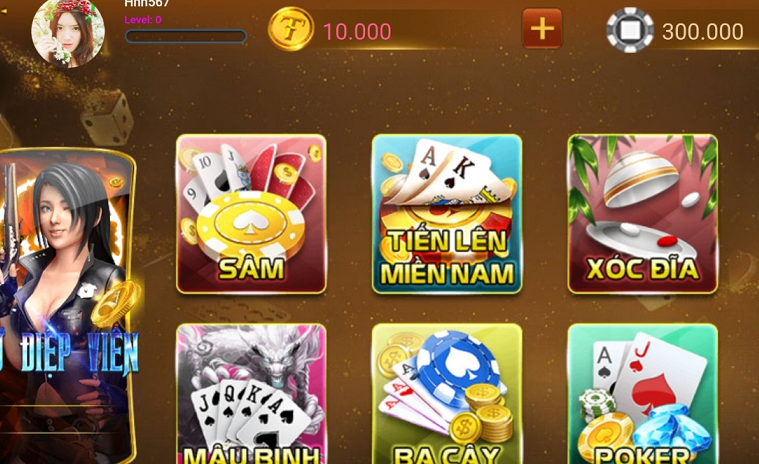Tap the gold T coin icon
The width and height of the screenshot is (759, 464).
291,30
